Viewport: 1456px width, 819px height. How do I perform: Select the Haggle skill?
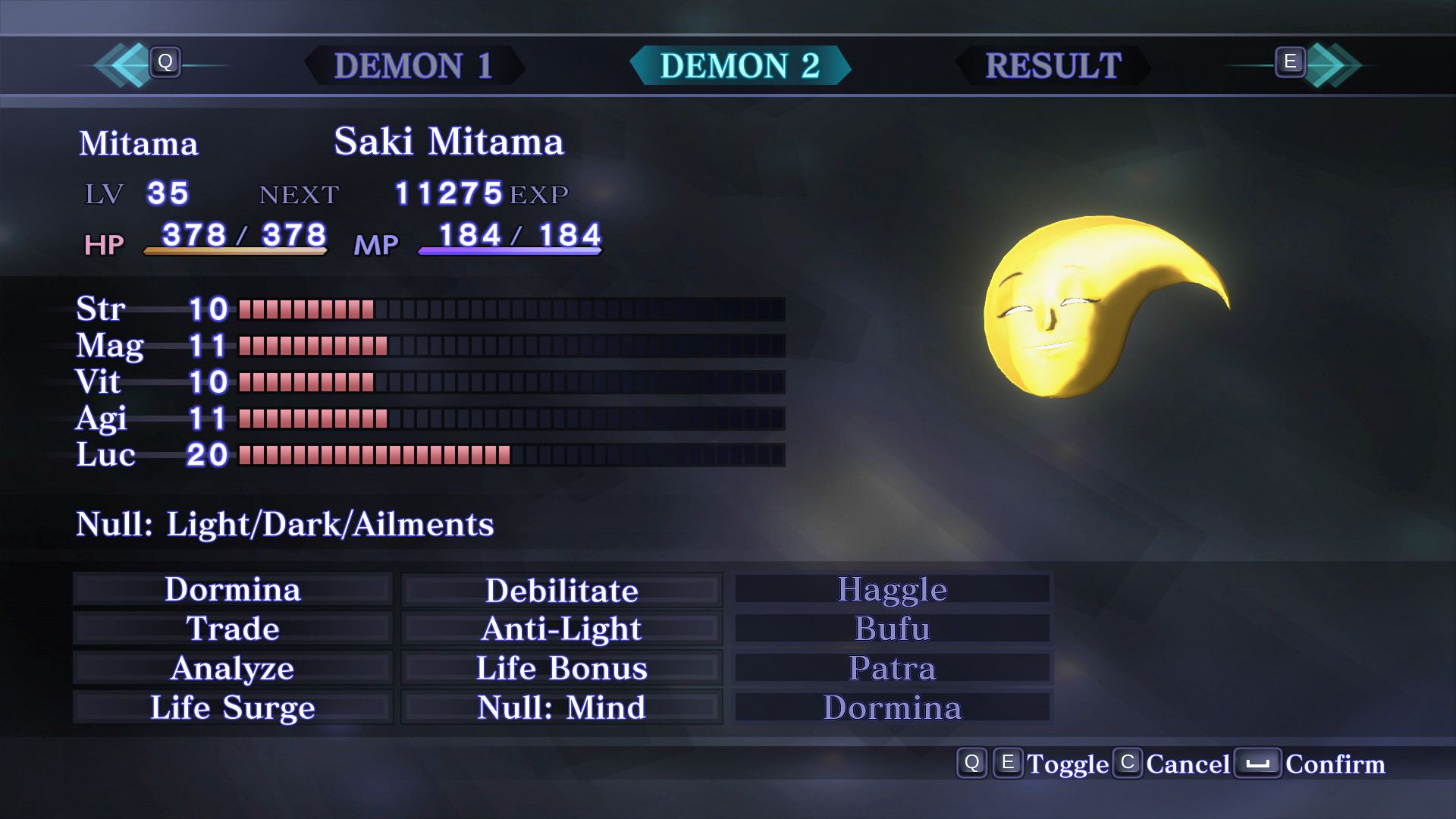[x=892, y=589]
